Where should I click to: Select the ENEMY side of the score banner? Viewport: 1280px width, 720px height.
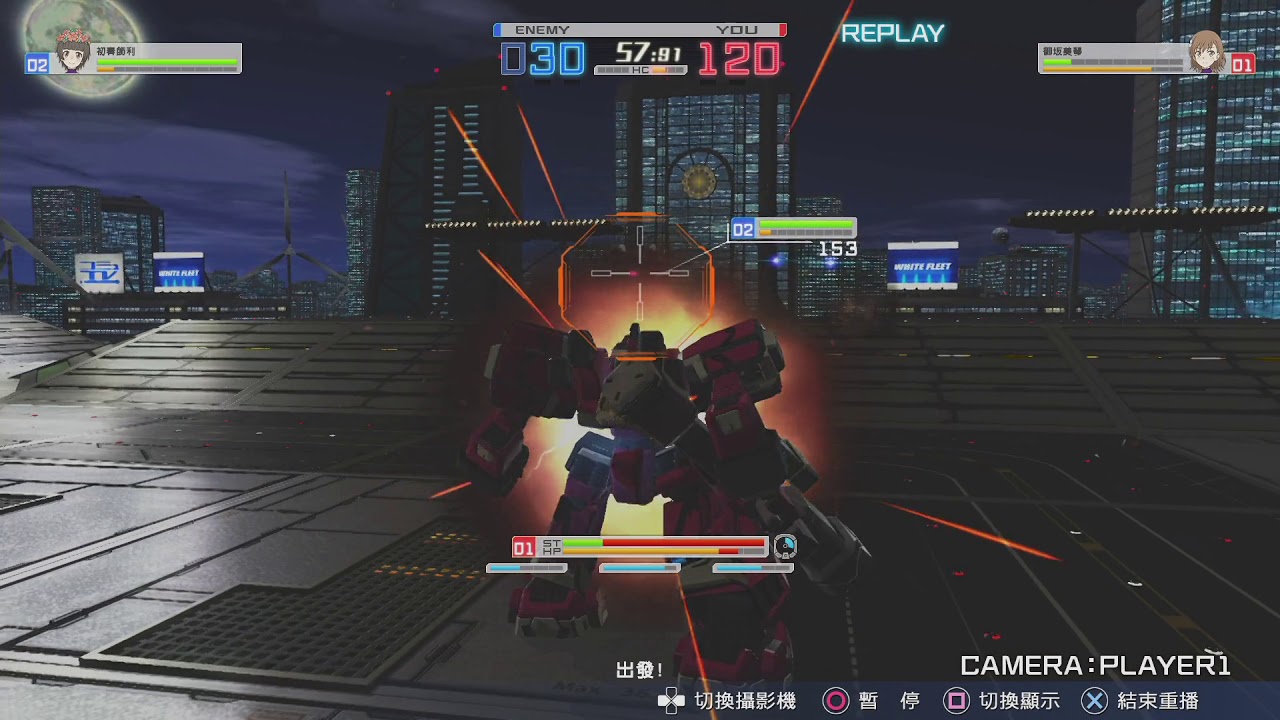pyautogui.click(x=540, y=30)
